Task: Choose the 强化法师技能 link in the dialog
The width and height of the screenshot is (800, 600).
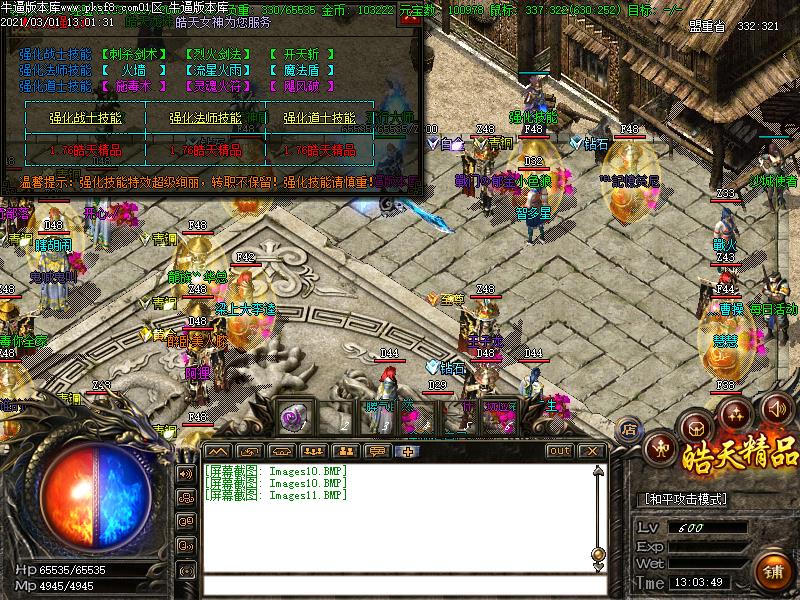Action: point(203,118)
